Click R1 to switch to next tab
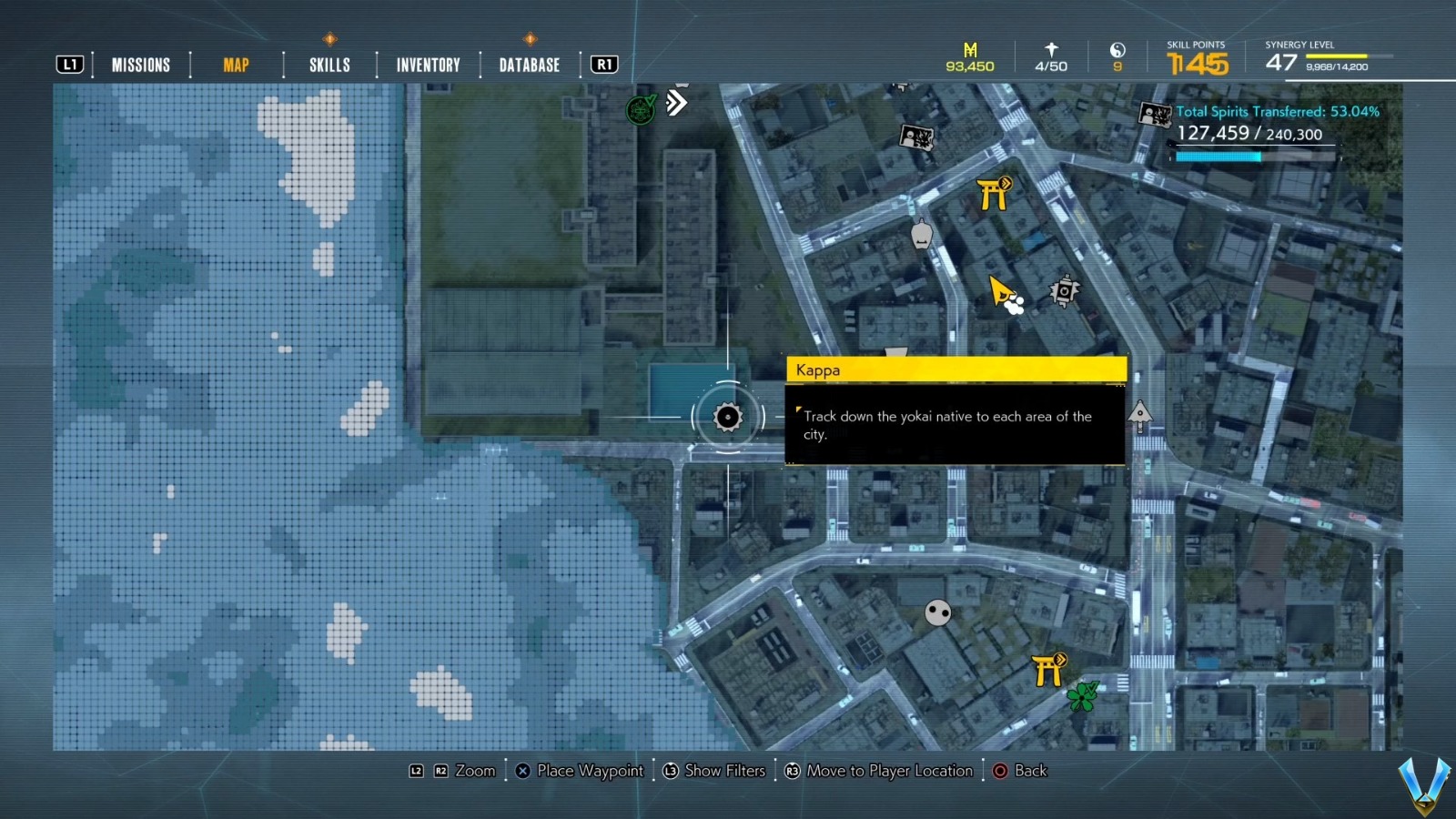 [x=603, y=64]
